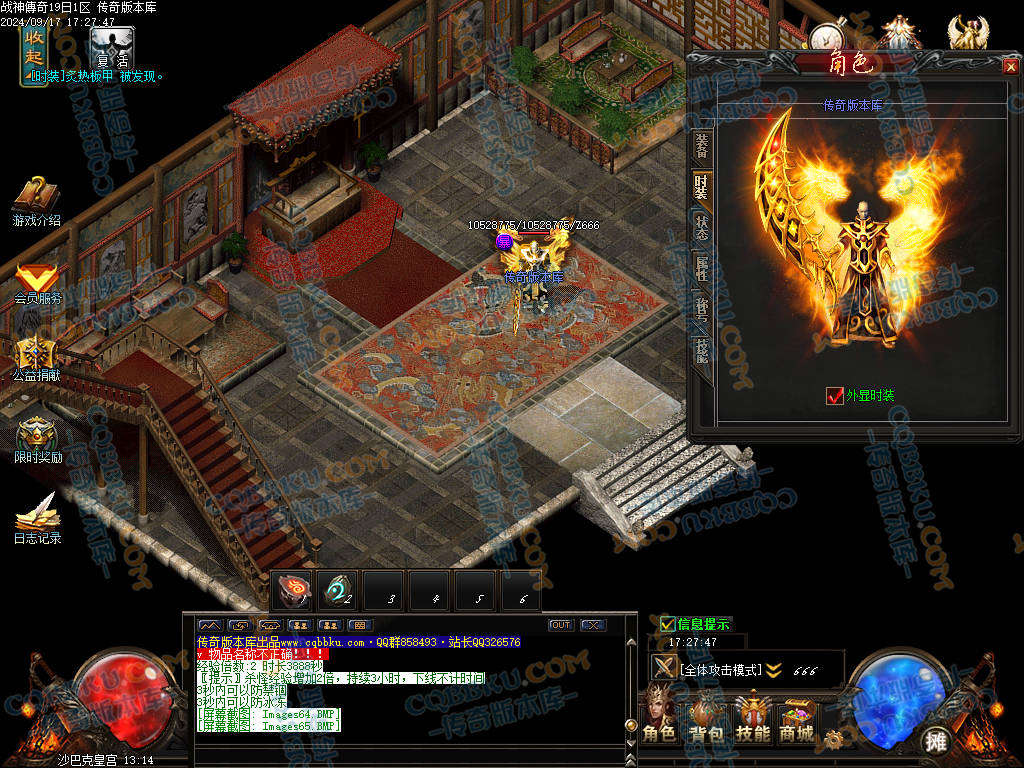Viewport: 1024px width, 768px height.
Task: Use the blue swirl item in hotbar slot 2
Action: point(338,591)
